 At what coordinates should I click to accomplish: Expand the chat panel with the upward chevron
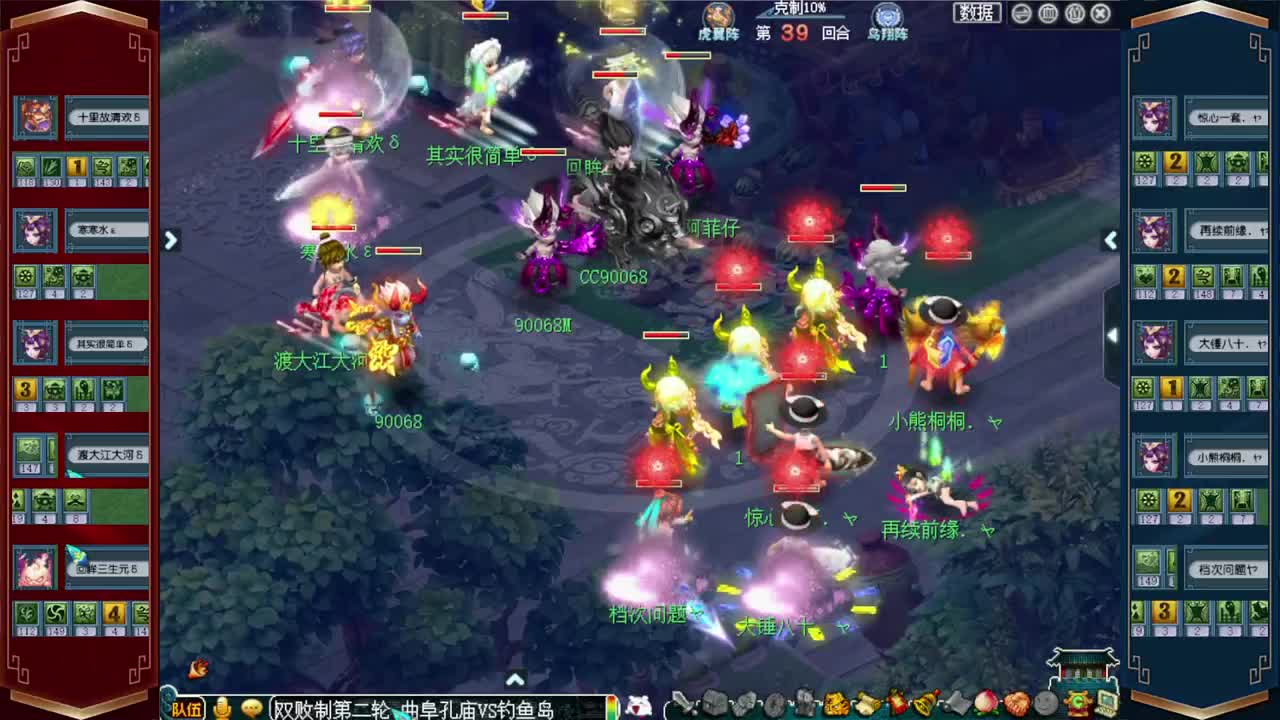(x=516, y=677)
